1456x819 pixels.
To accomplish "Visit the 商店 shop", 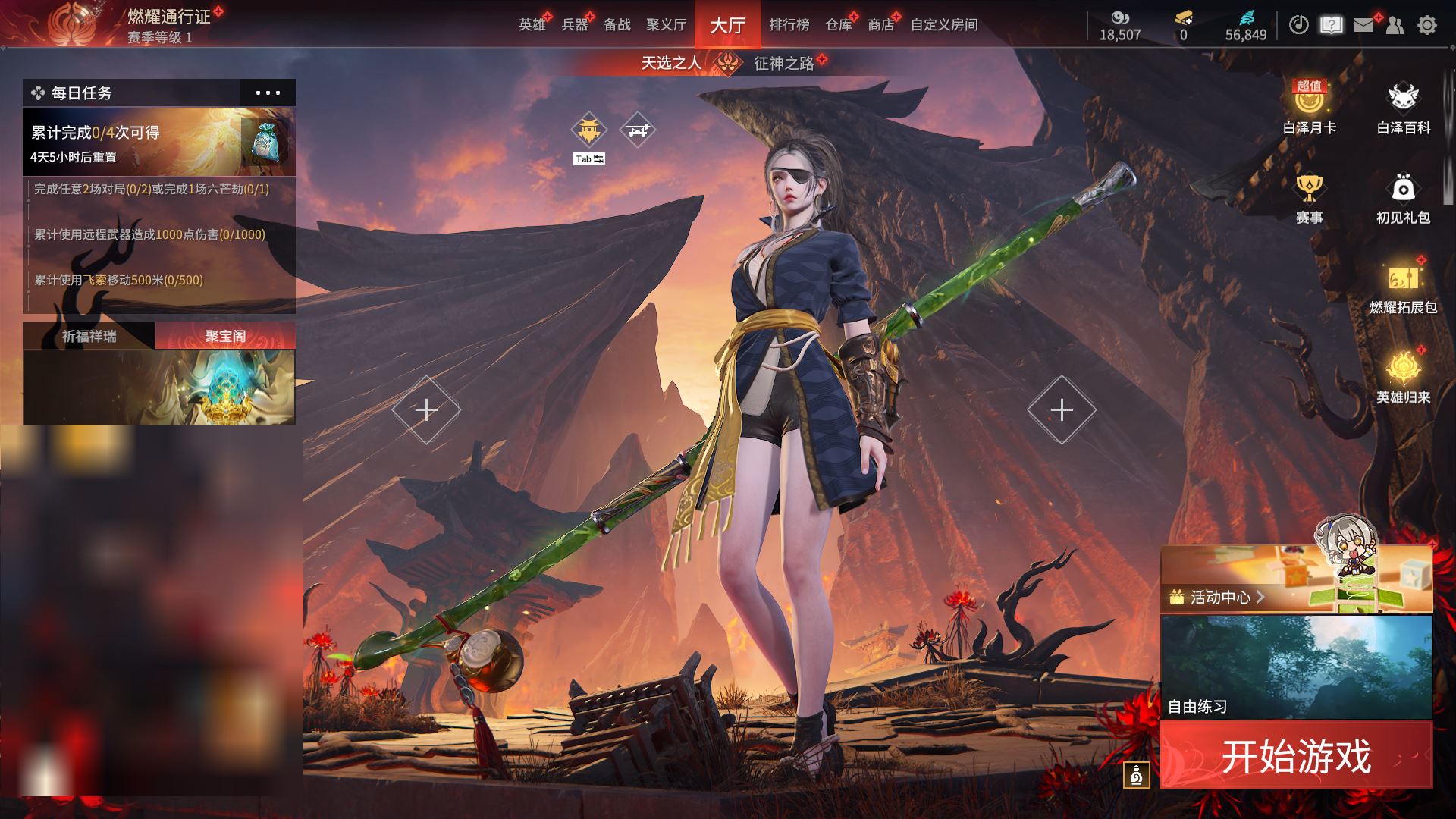I will [880, 25].
